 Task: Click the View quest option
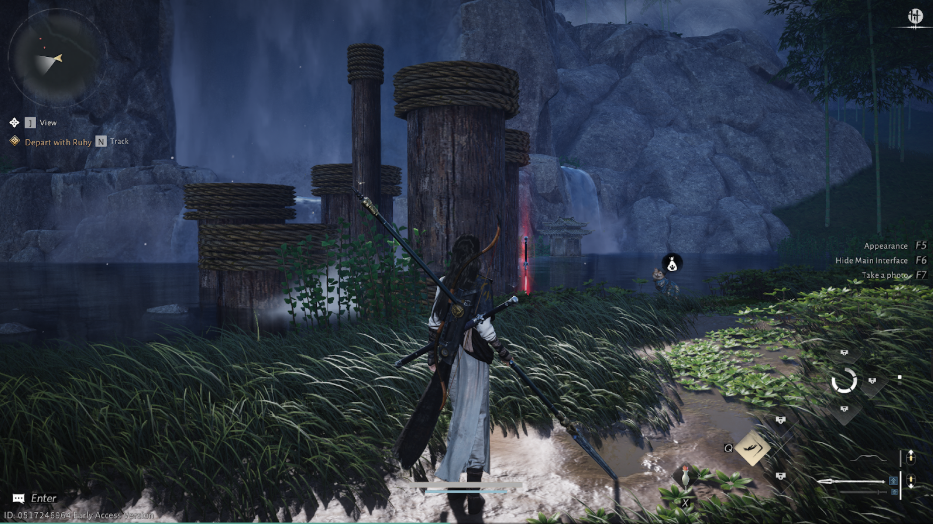(x=47, y=122)
